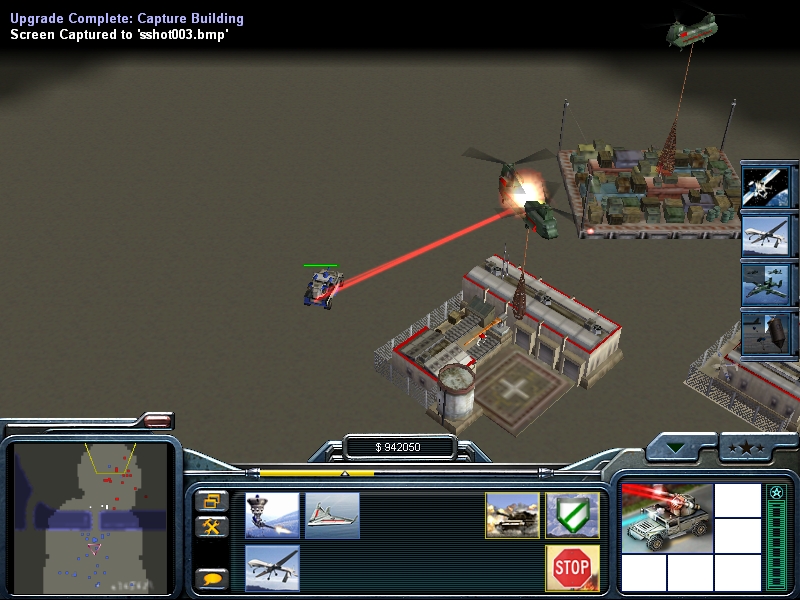Open the speech bubble communicator button
This screenshot has height=600, width=800.
pyautogui.click(x=211, y=578)
